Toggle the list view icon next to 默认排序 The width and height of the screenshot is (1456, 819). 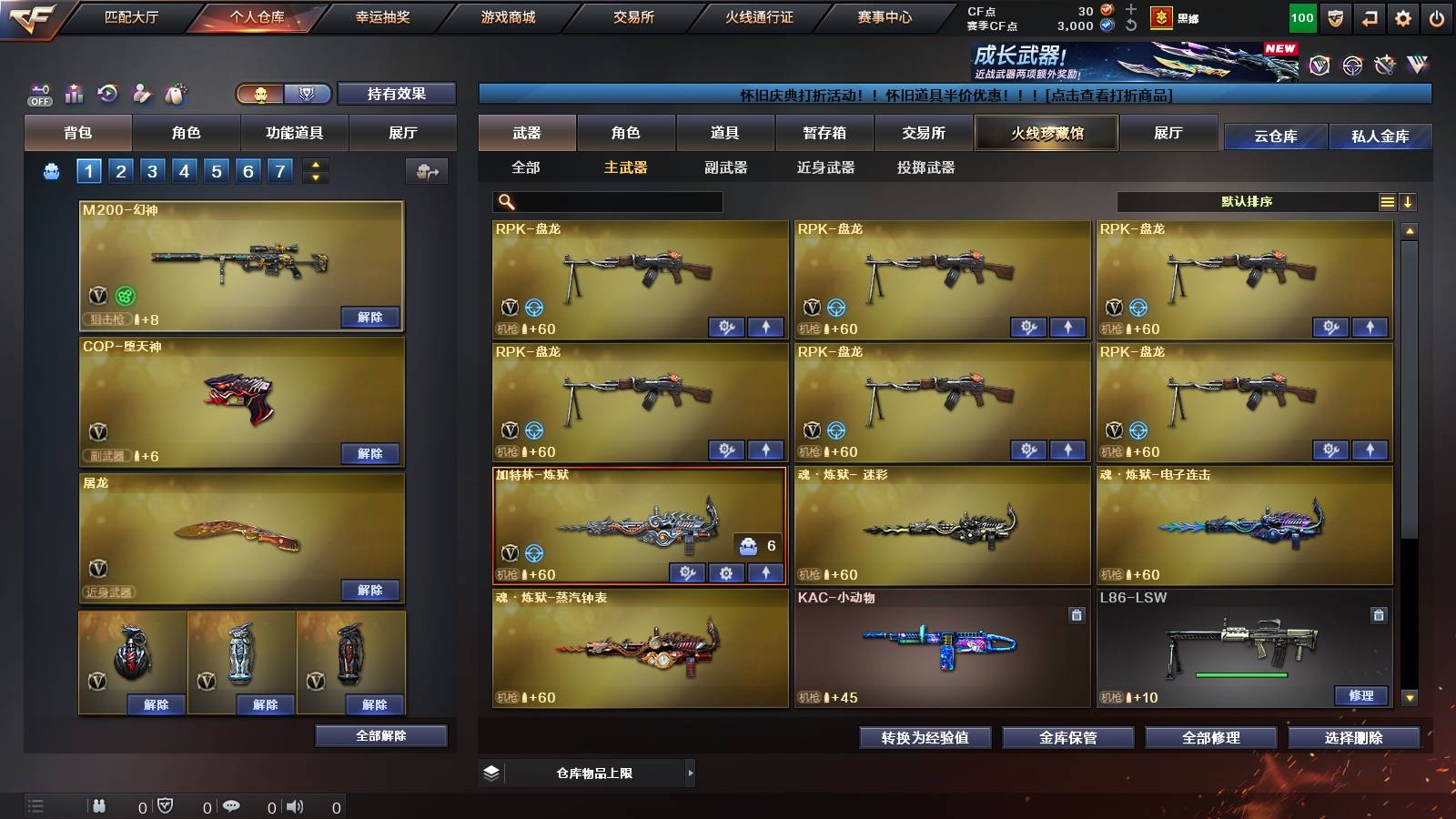click(1386, 201)
